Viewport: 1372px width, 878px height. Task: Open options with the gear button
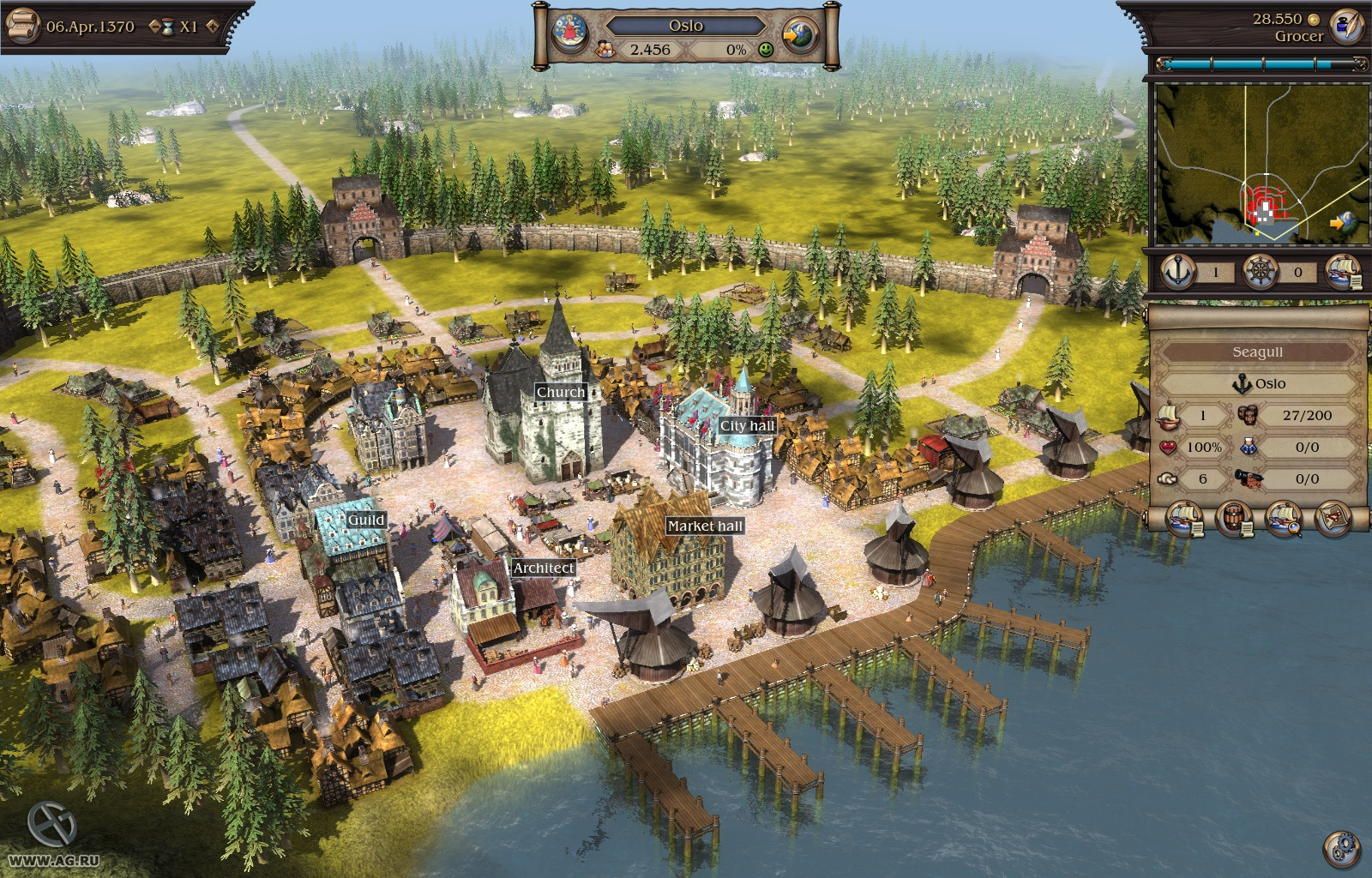tap(1341, 849)
